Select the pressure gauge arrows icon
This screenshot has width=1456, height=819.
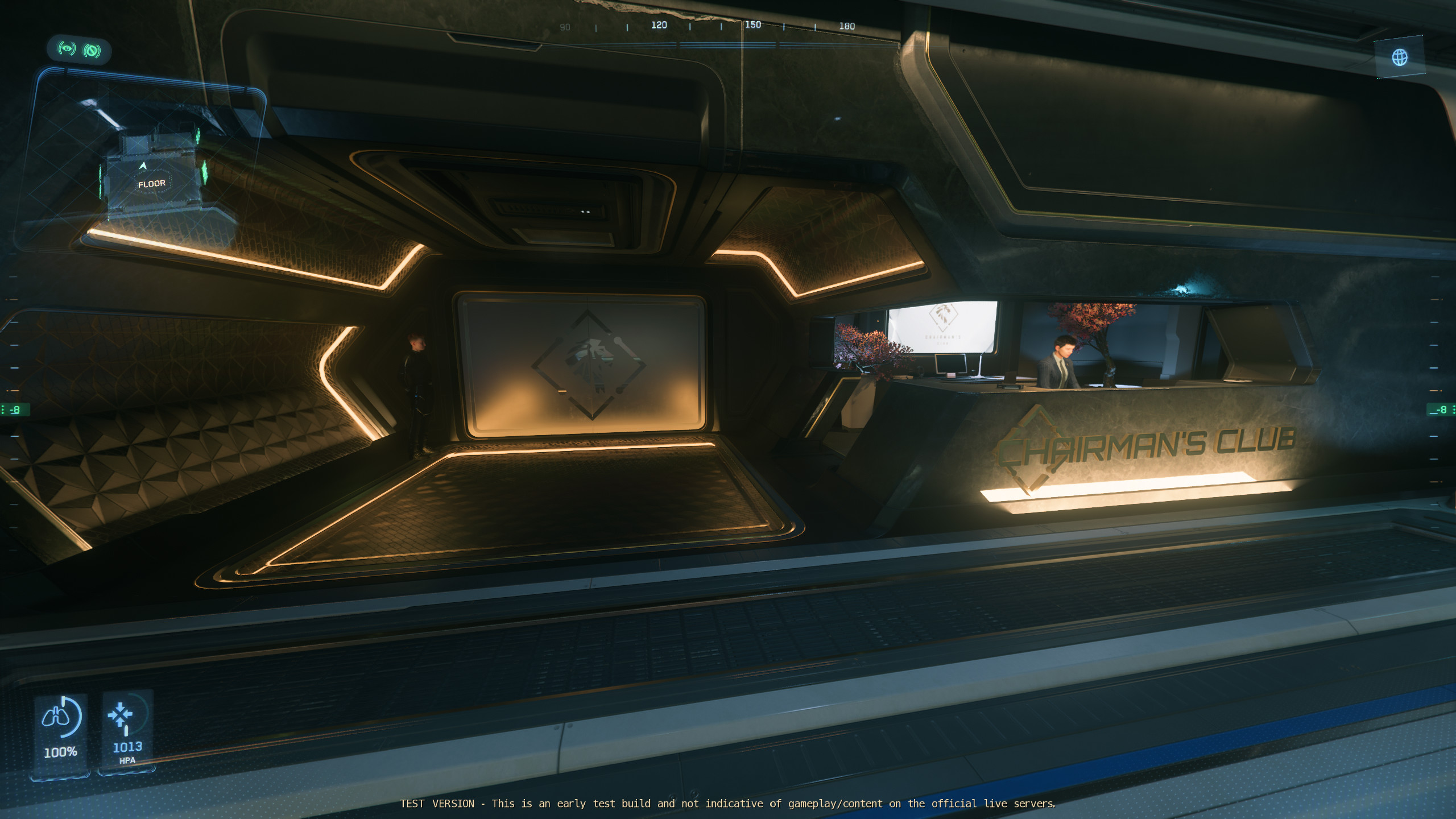pos(121,715)
